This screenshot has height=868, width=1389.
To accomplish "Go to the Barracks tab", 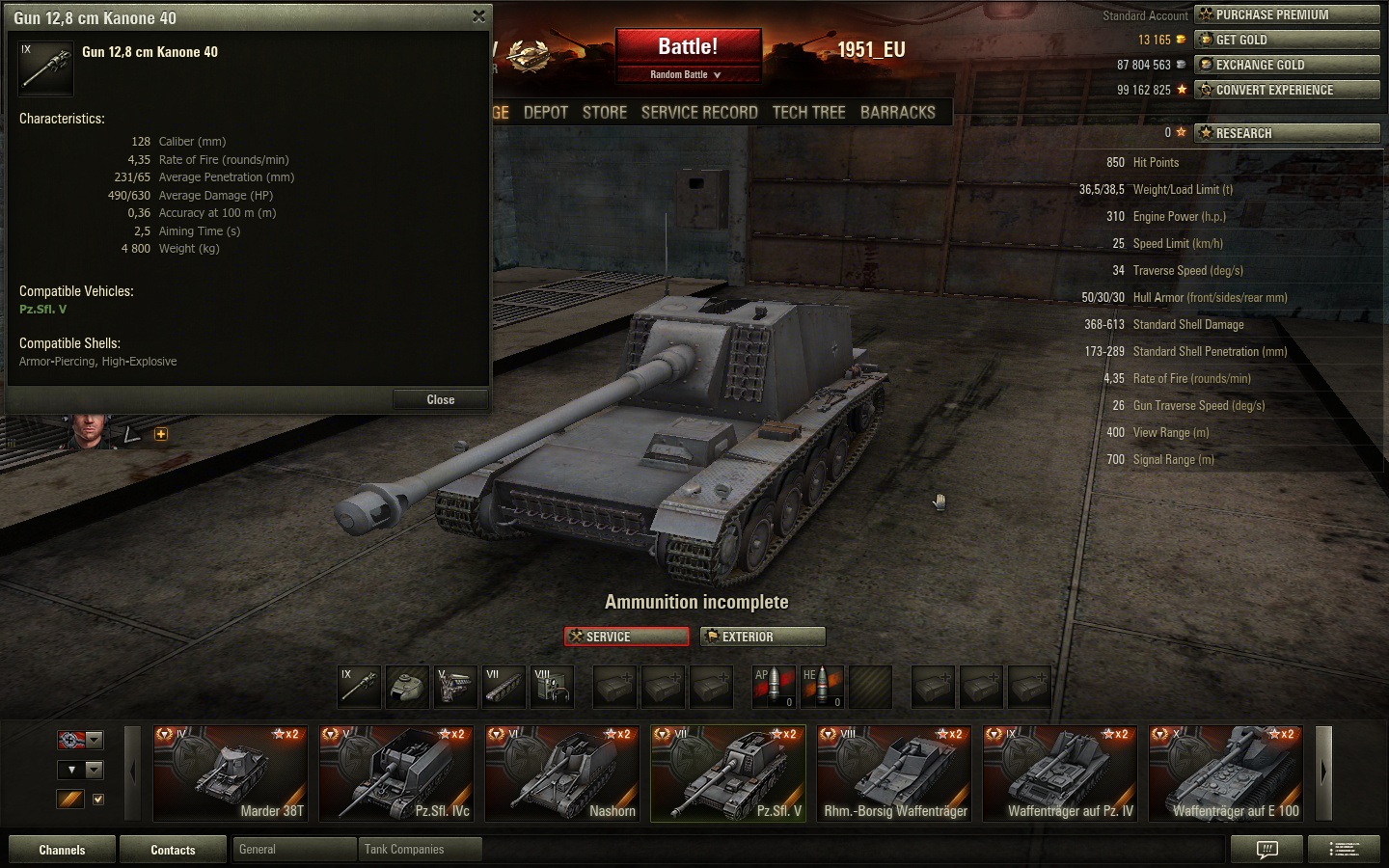I will click(x=898, y=112).
